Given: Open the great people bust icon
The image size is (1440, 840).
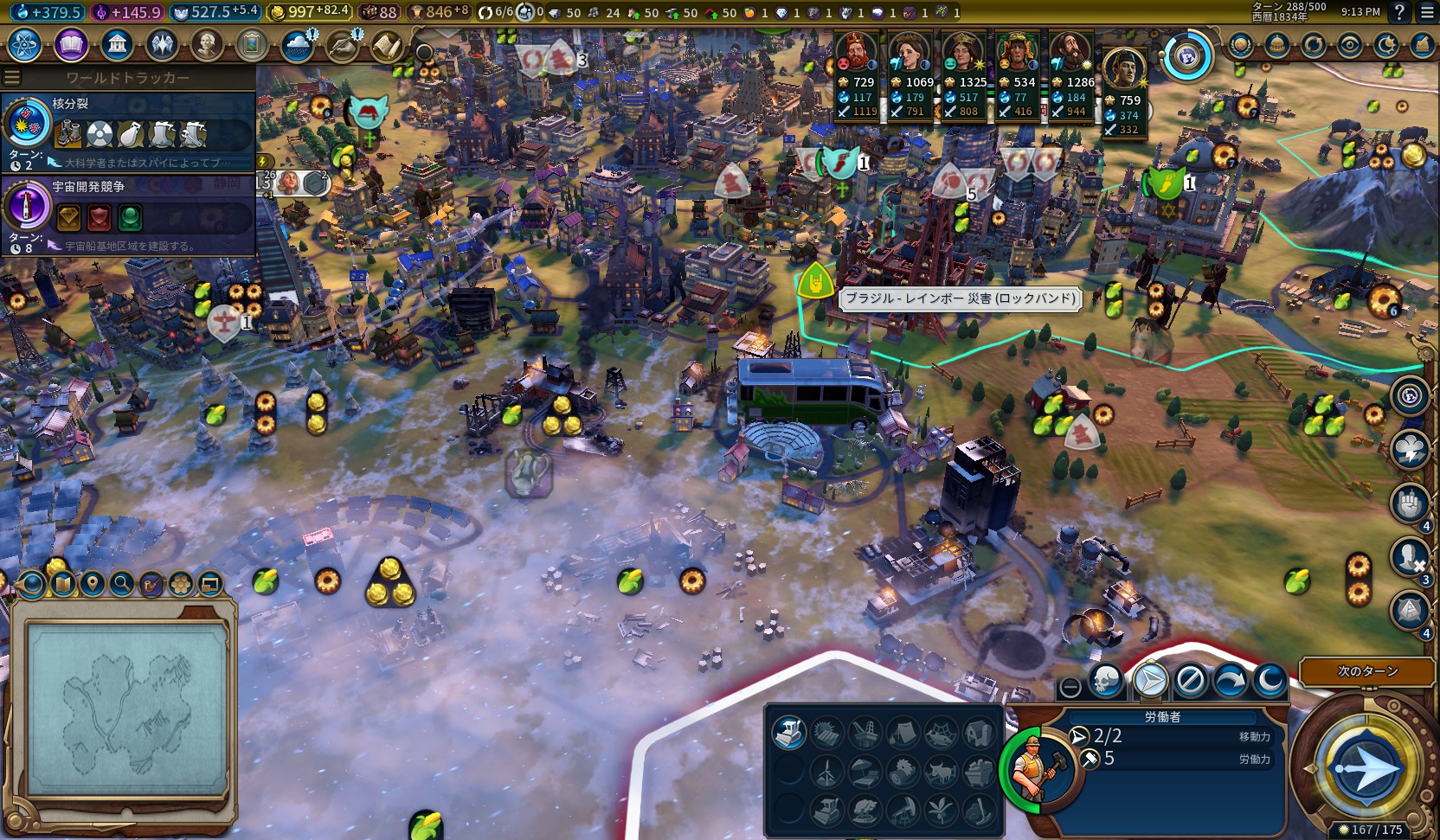Looking at the screenshot, I should [x=207, y=44].
